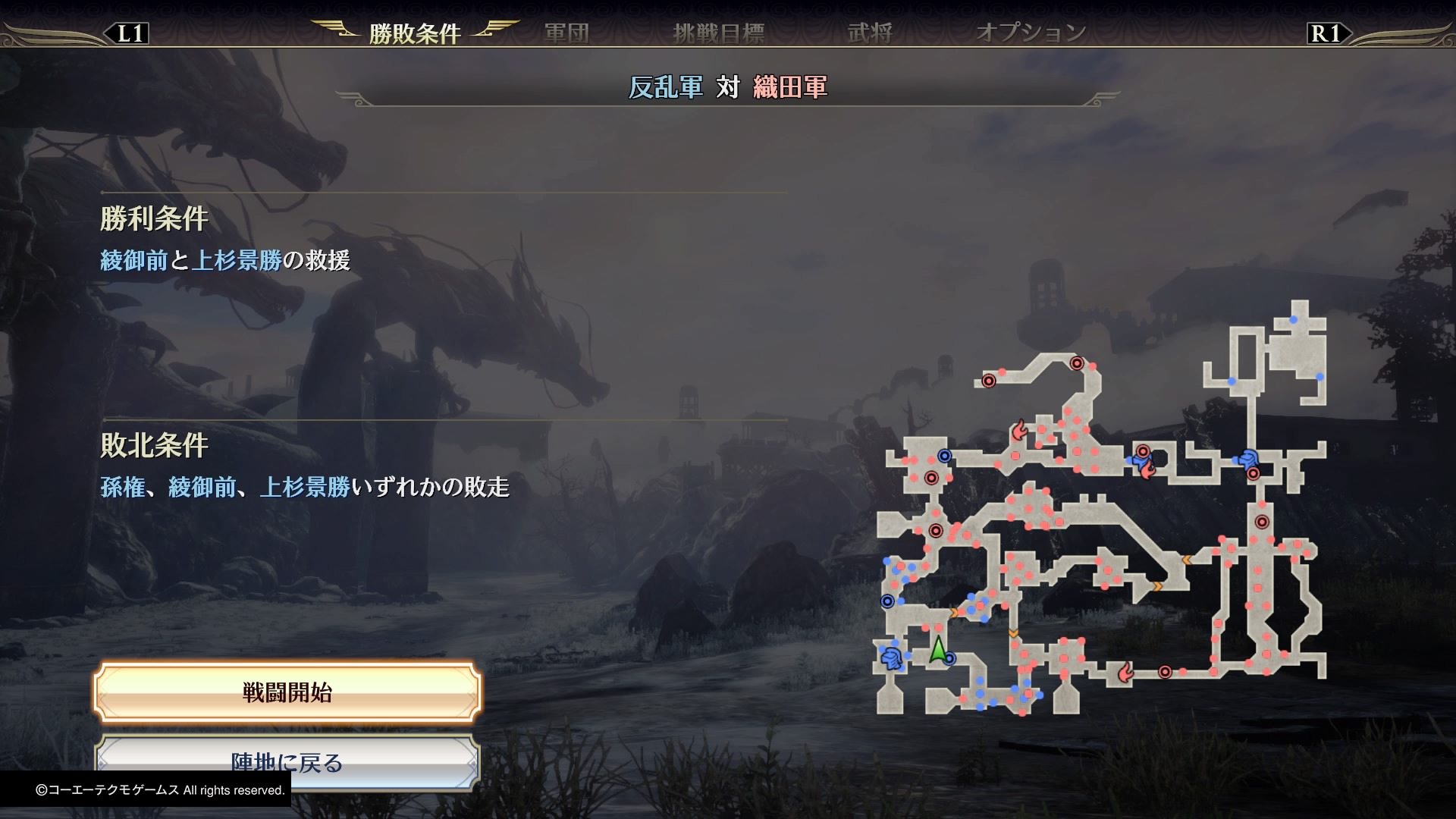Screen dimensions: 1456x819
Task: Switch to the 軍団 tab
Action: pos(566,32)
